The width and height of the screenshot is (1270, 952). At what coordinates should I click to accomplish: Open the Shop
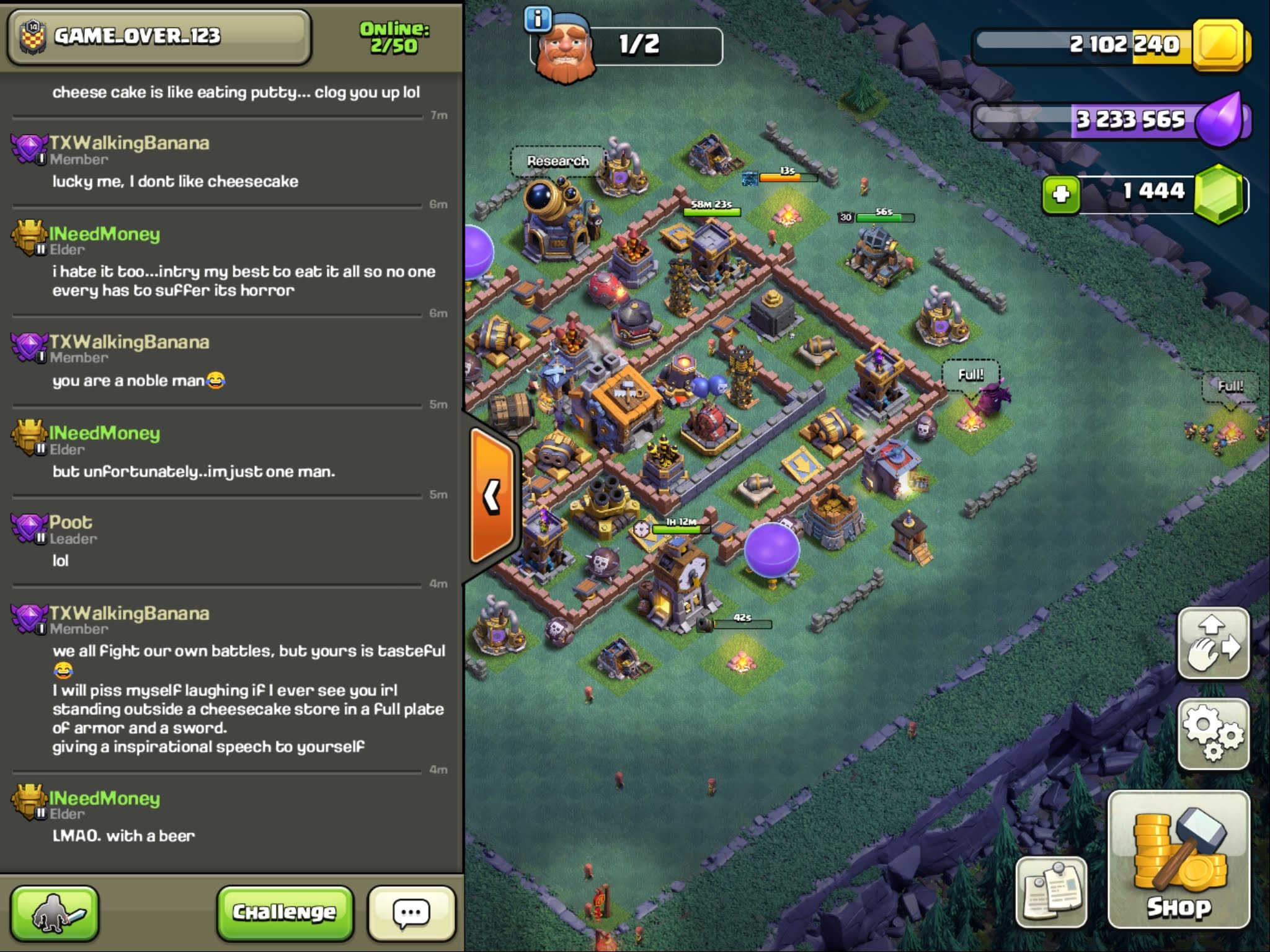tap(1178, 859)
